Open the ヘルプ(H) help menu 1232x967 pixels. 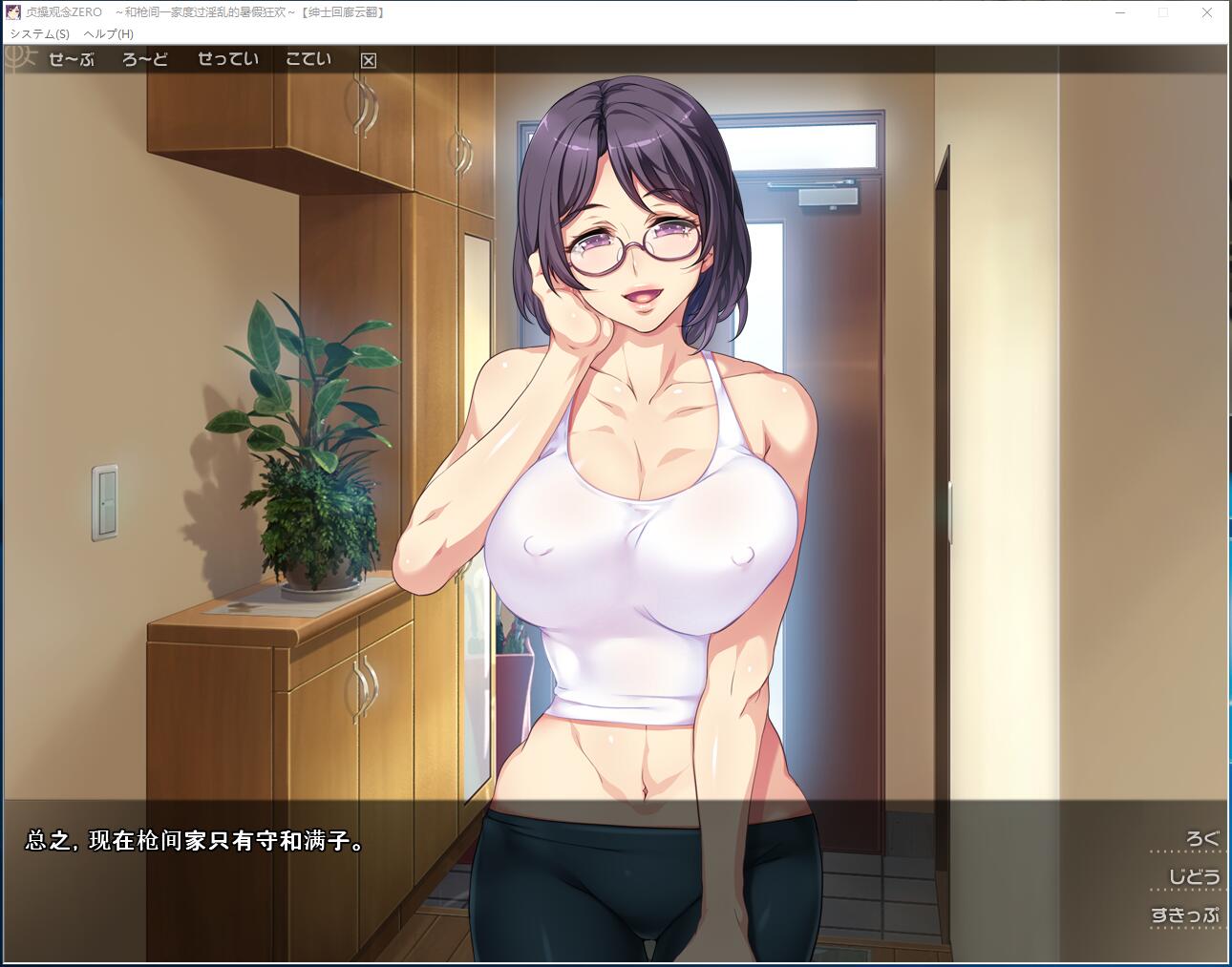[x=109, y=33]
